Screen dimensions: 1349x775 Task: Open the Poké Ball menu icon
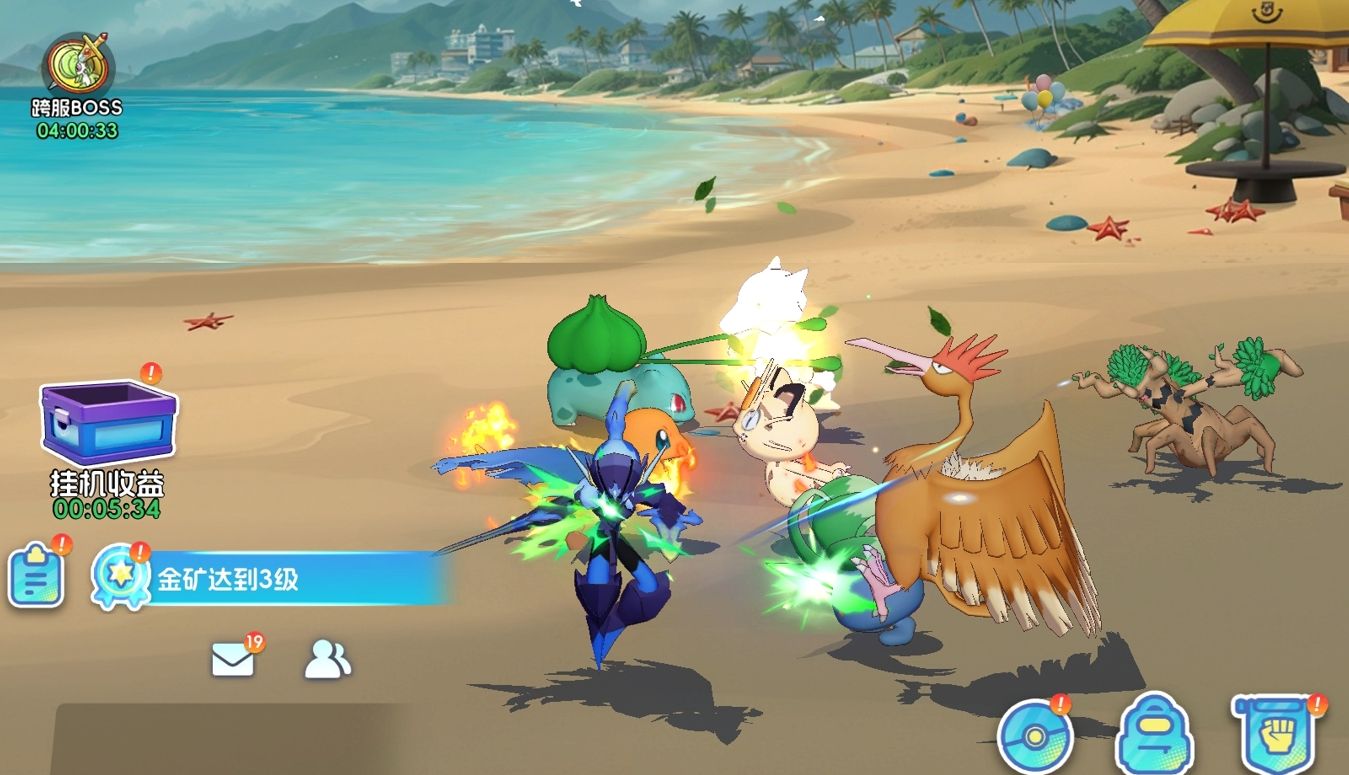point(1034,737)
